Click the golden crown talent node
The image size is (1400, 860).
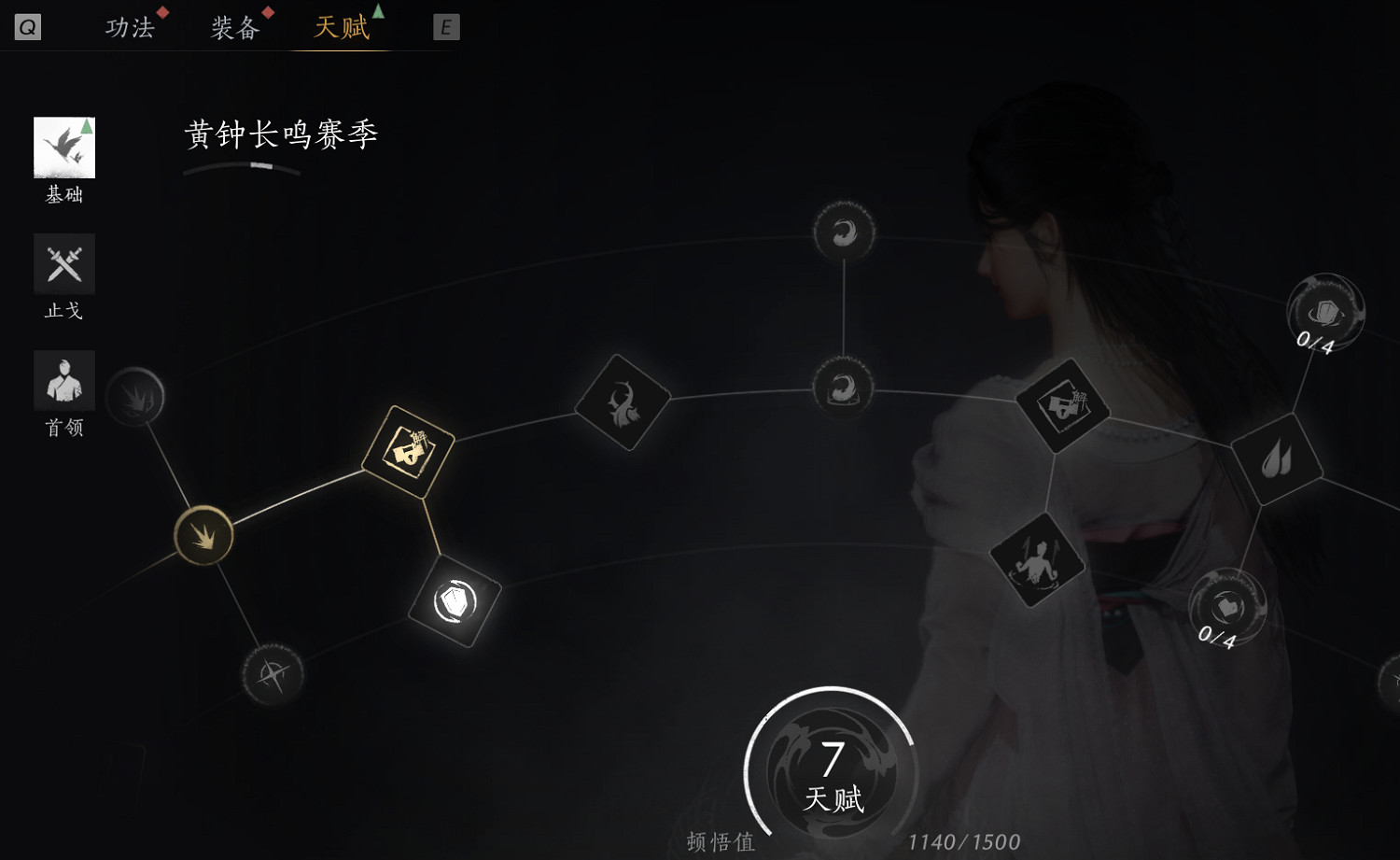(x=203, y=536)
